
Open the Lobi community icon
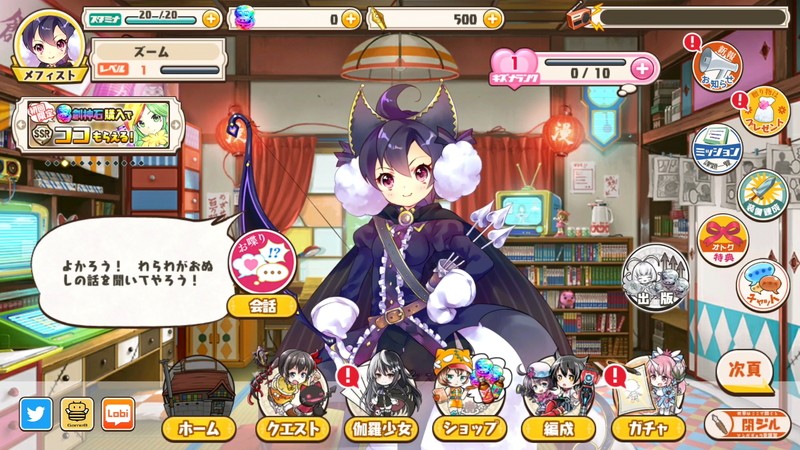[x=118, y=413]
